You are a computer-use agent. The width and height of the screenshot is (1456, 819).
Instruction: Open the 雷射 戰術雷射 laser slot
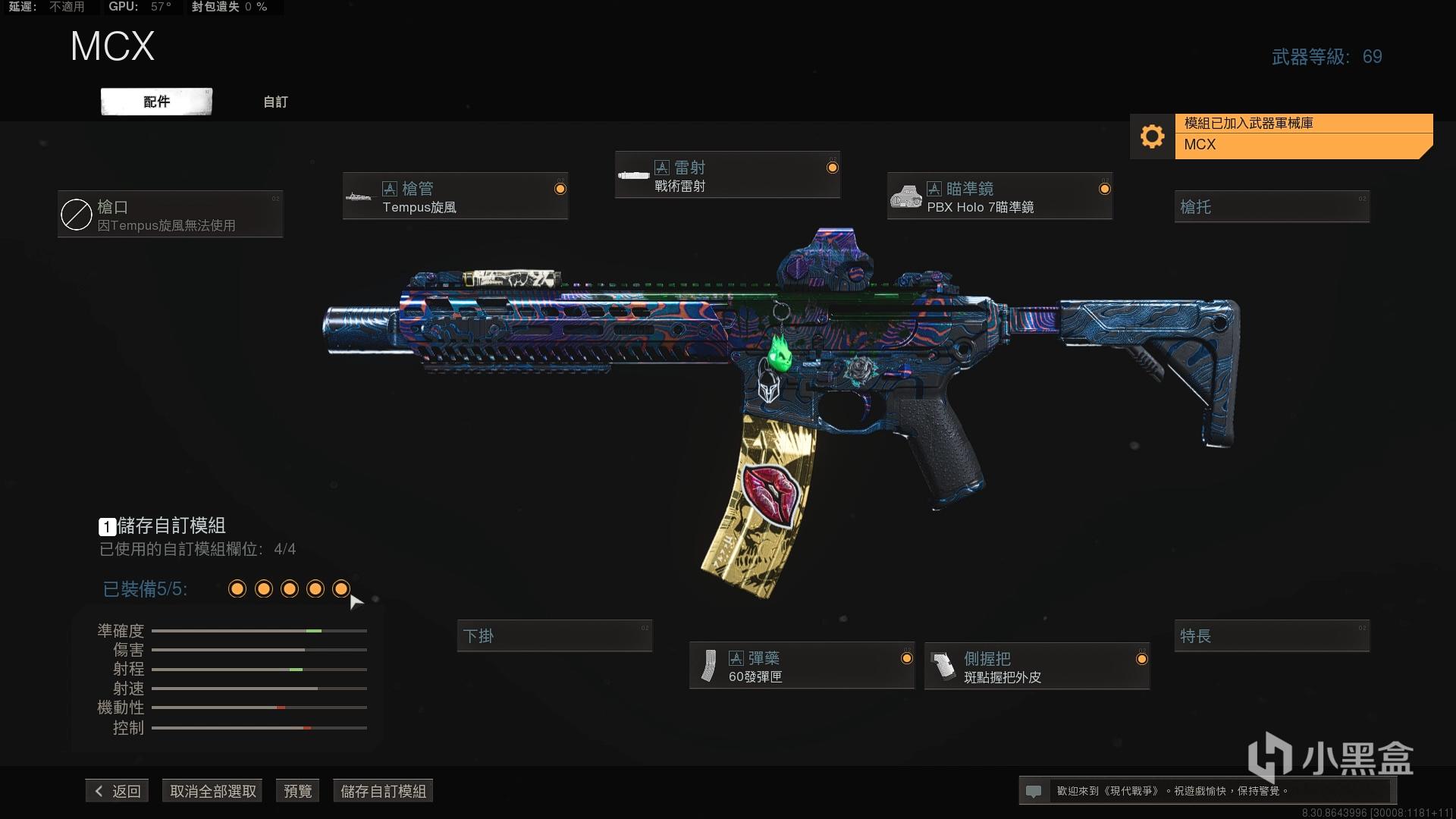(x=727, y=175)
